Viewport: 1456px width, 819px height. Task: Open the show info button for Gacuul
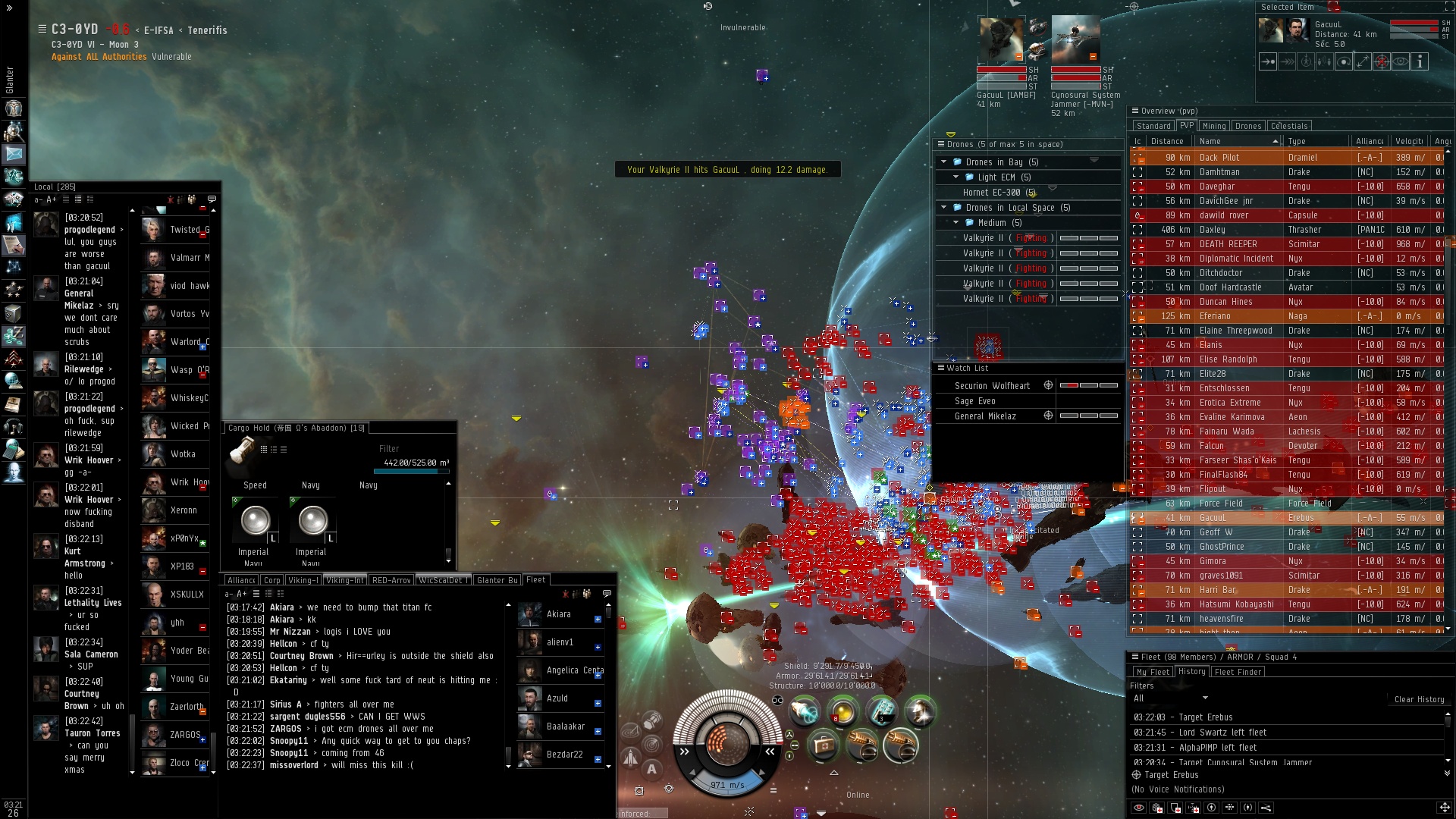(x=1420, y=61)
